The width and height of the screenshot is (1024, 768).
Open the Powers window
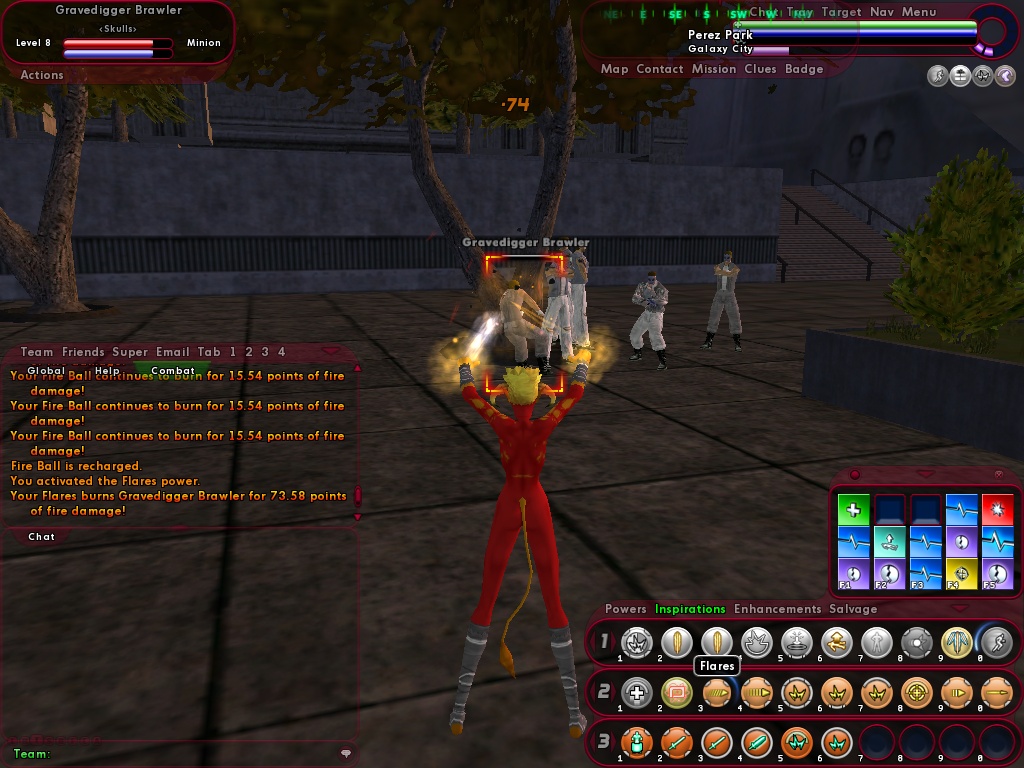626,609
